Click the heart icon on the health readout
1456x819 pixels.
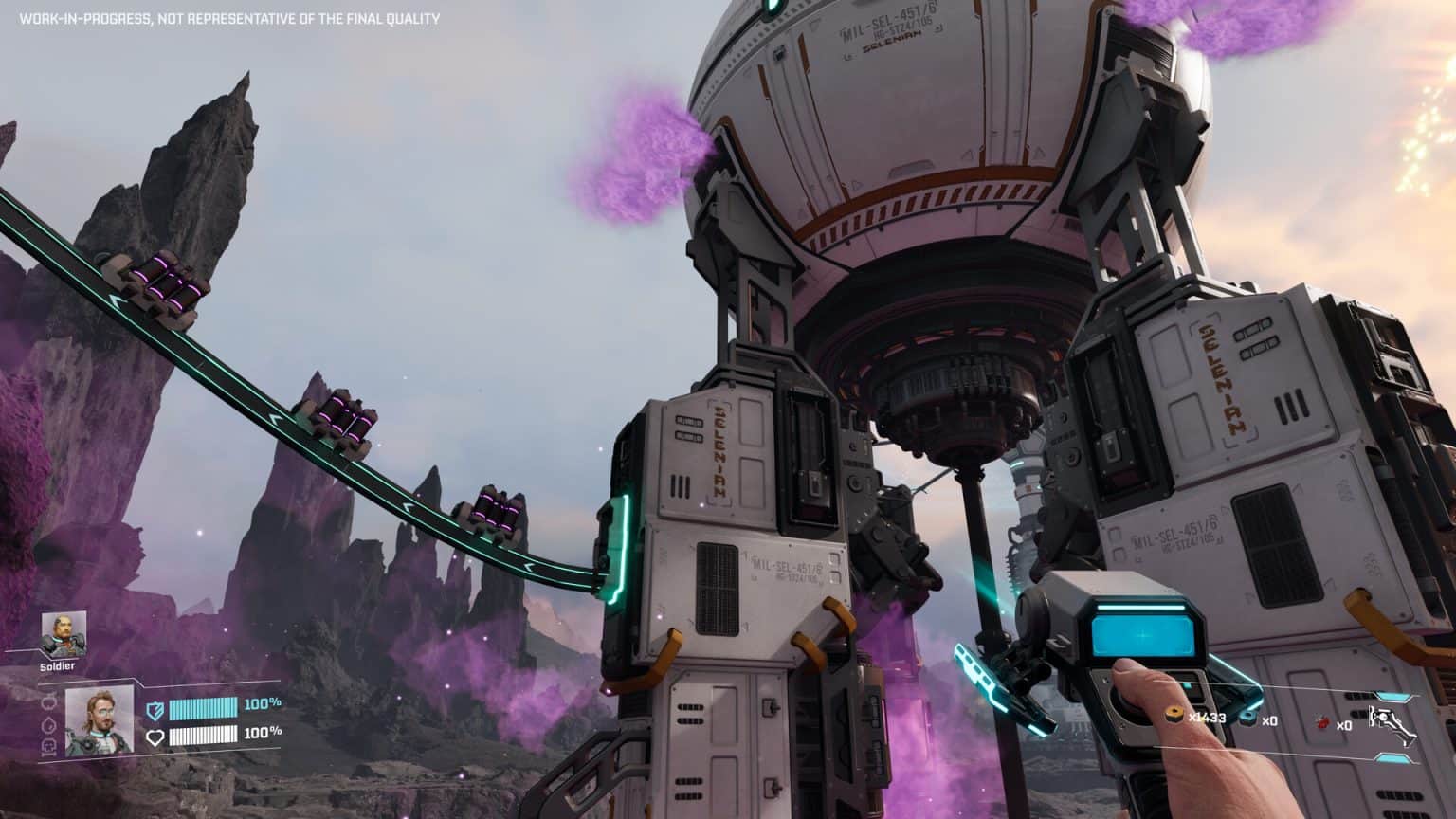pyautogui.click(x=156, y=737)
